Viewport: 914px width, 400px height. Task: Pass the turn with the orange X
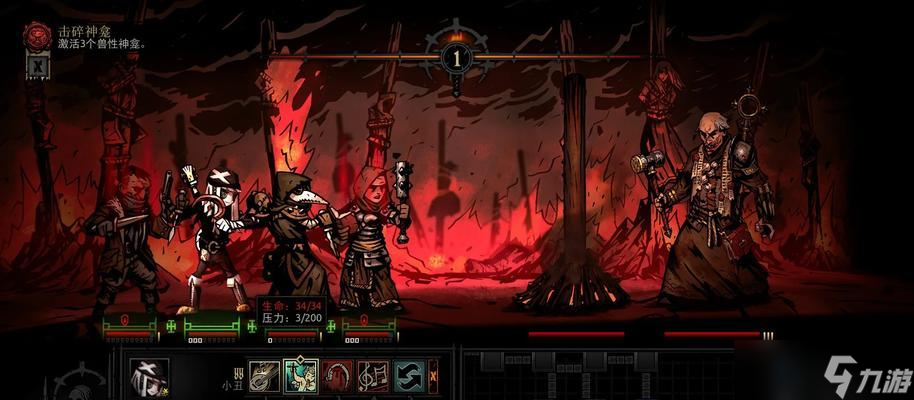tap(433, 377)
